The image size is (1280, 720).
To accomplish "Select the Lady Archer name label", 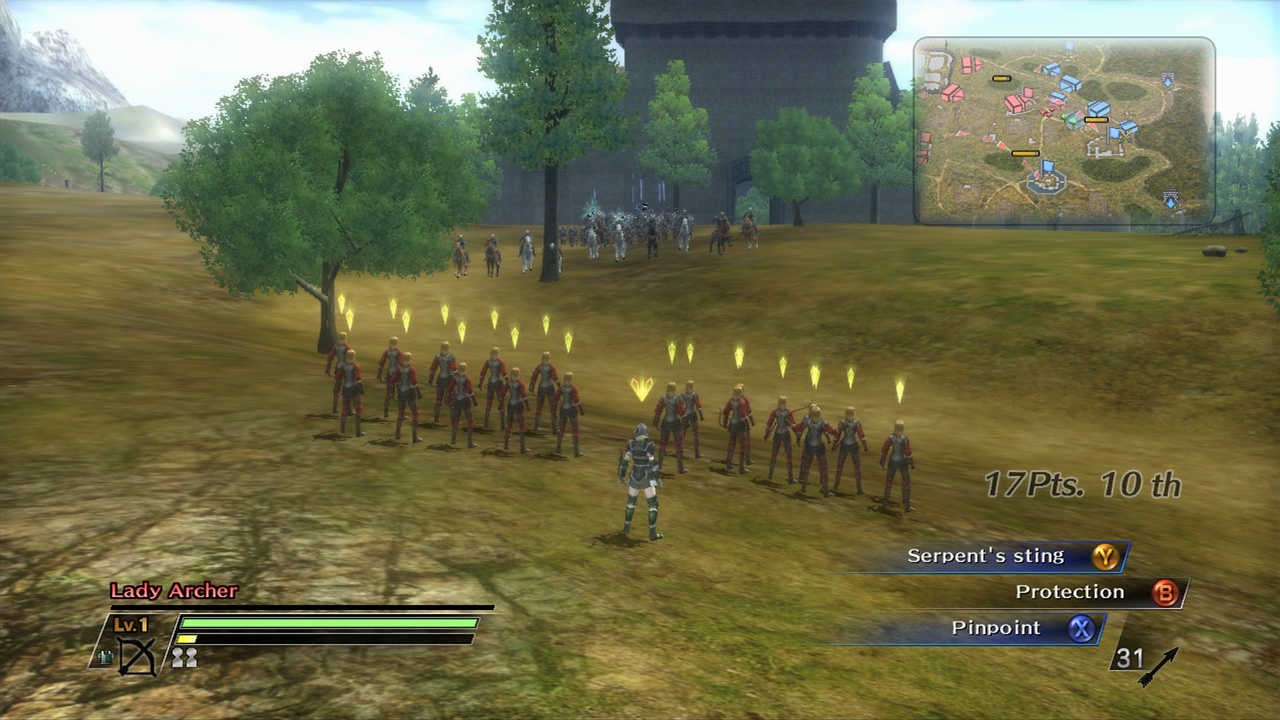I will point(173,590).
